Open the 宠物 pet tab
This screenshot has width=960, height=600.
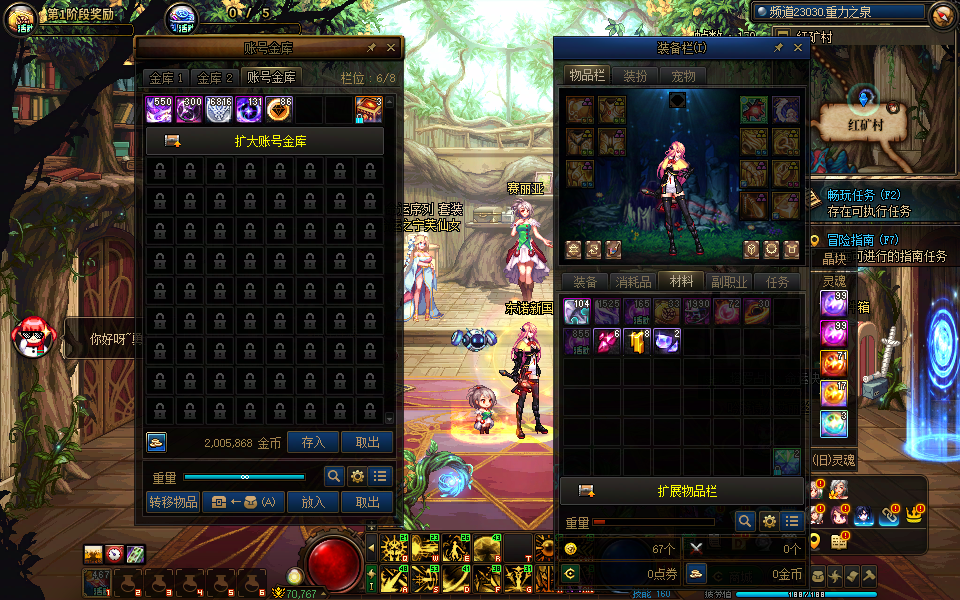click(683, 76)
